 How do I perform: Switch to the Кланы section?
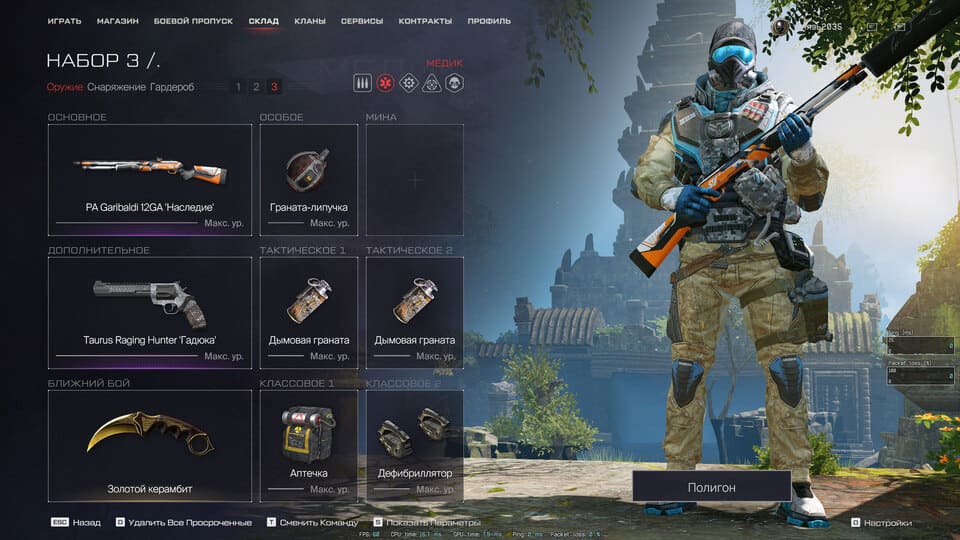click(x=310, y=21)
